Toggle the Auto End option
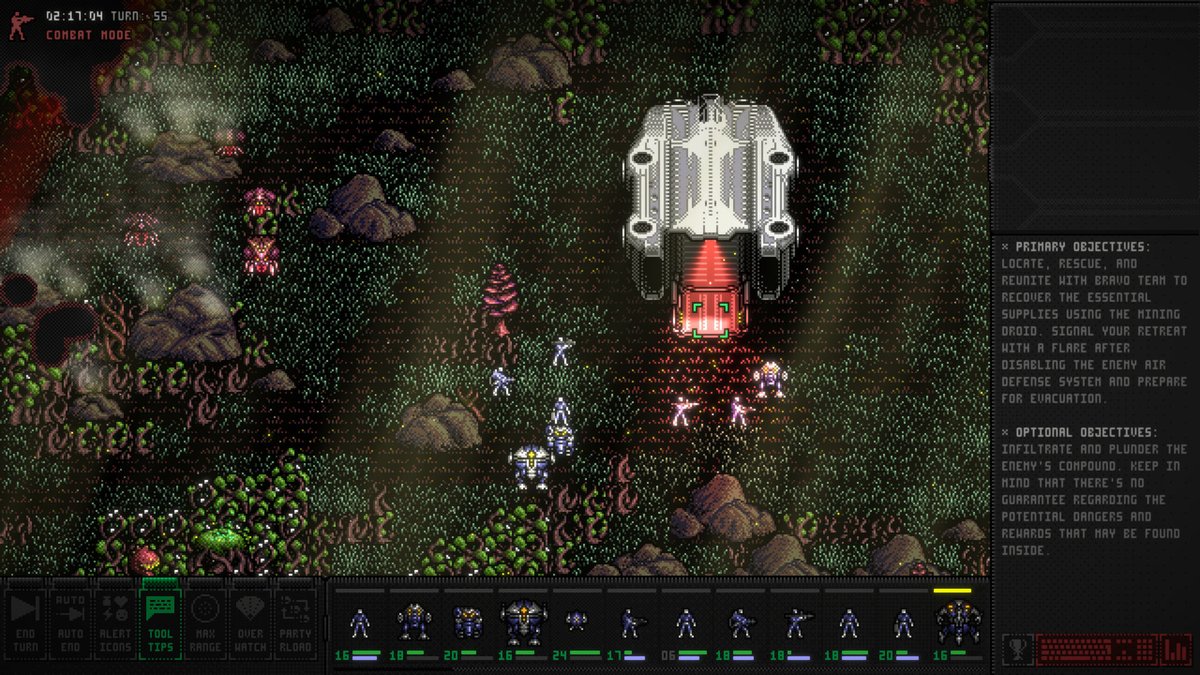The width and height of the screenshot is (1200, 675). (70, 622)
